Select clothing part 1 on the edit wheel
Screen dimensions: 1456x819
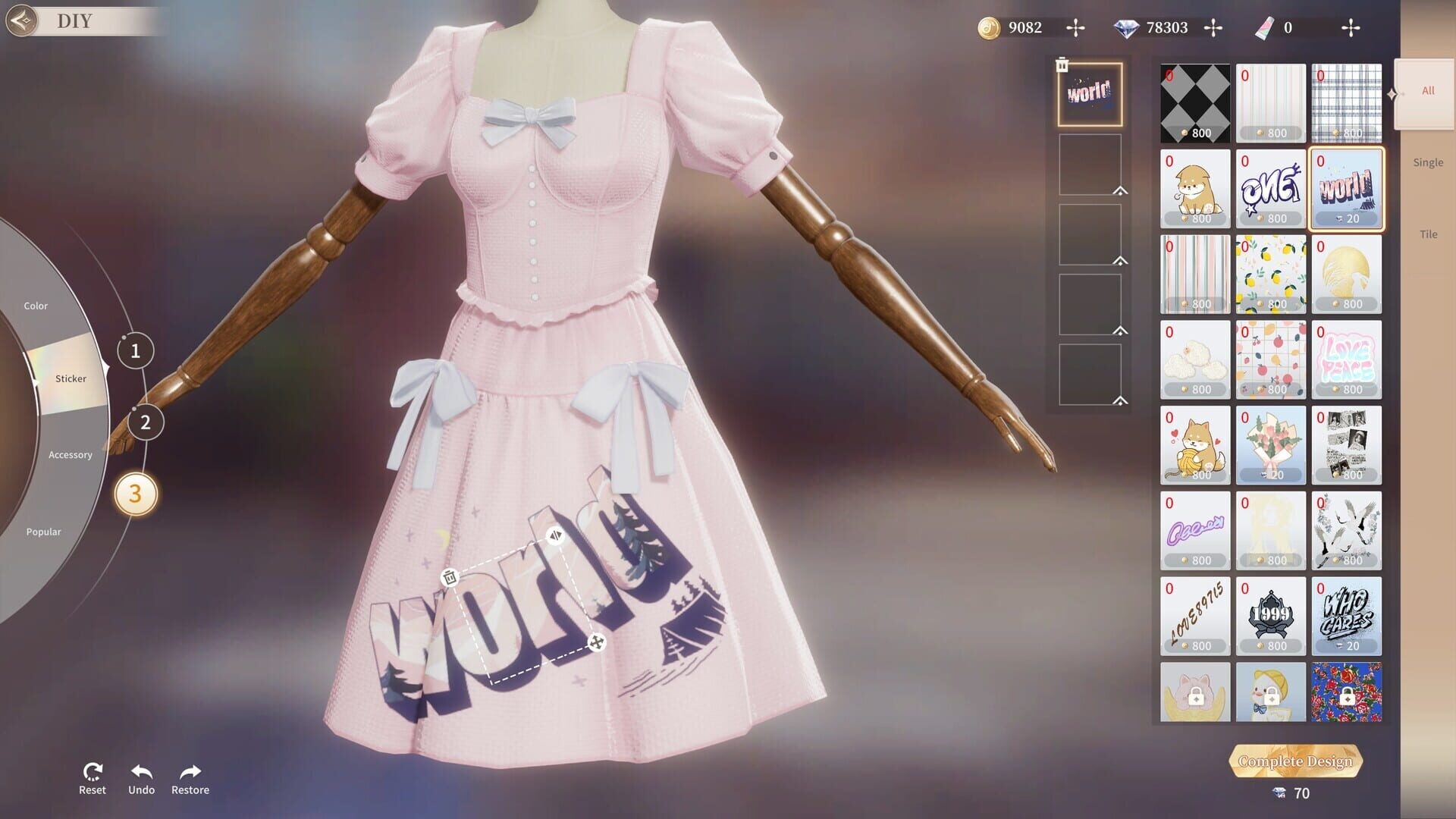136,350
